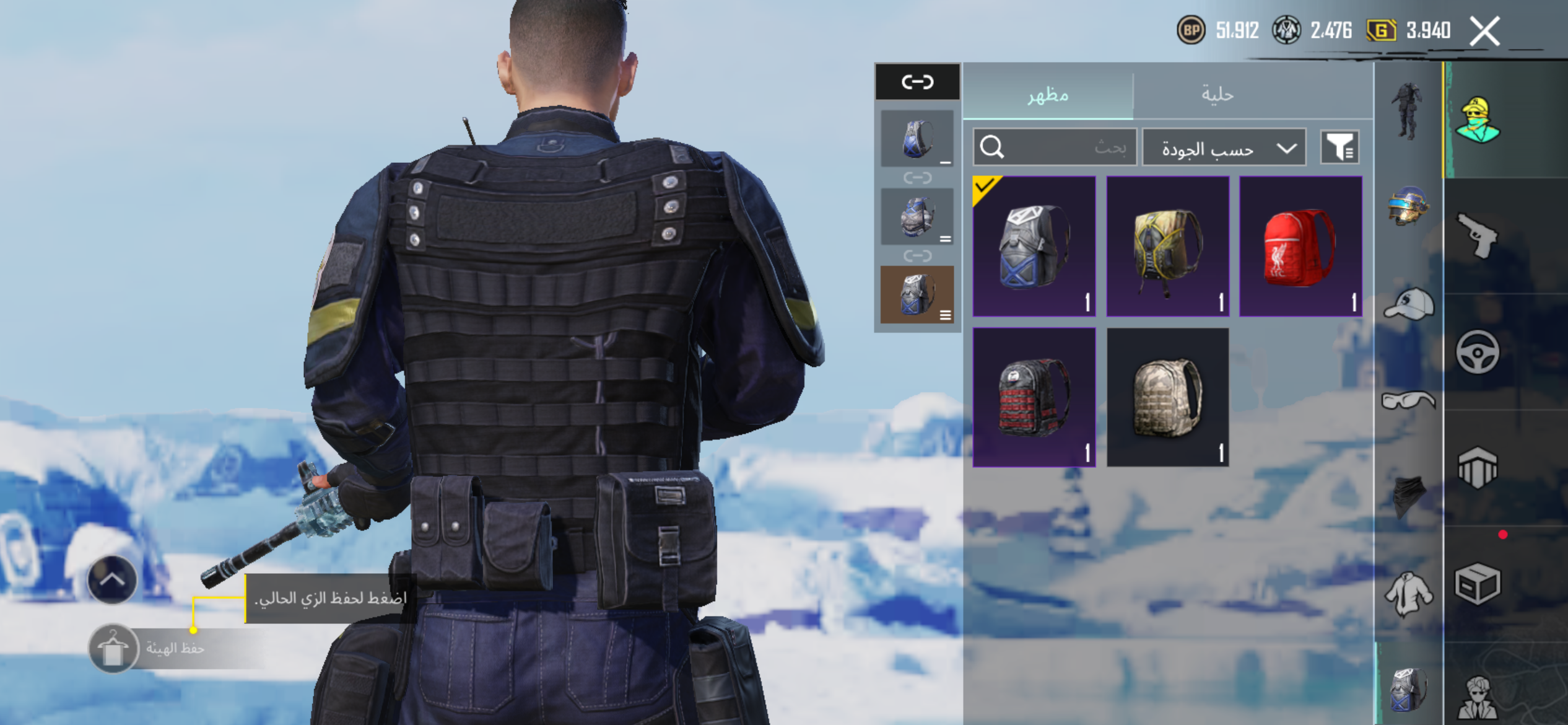1568x725 pixels.
Task: Switch to the حلية tab
Action: 1217,95
